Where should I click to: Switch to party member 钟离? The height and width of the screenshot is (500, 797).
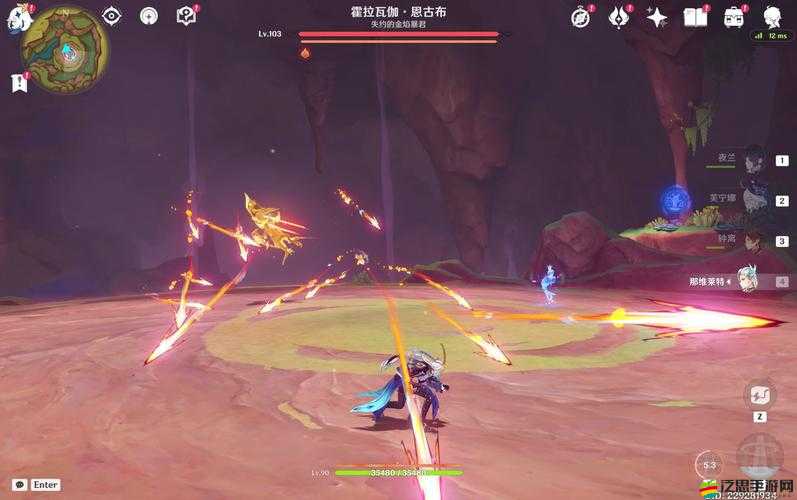[x=753, y=241]
